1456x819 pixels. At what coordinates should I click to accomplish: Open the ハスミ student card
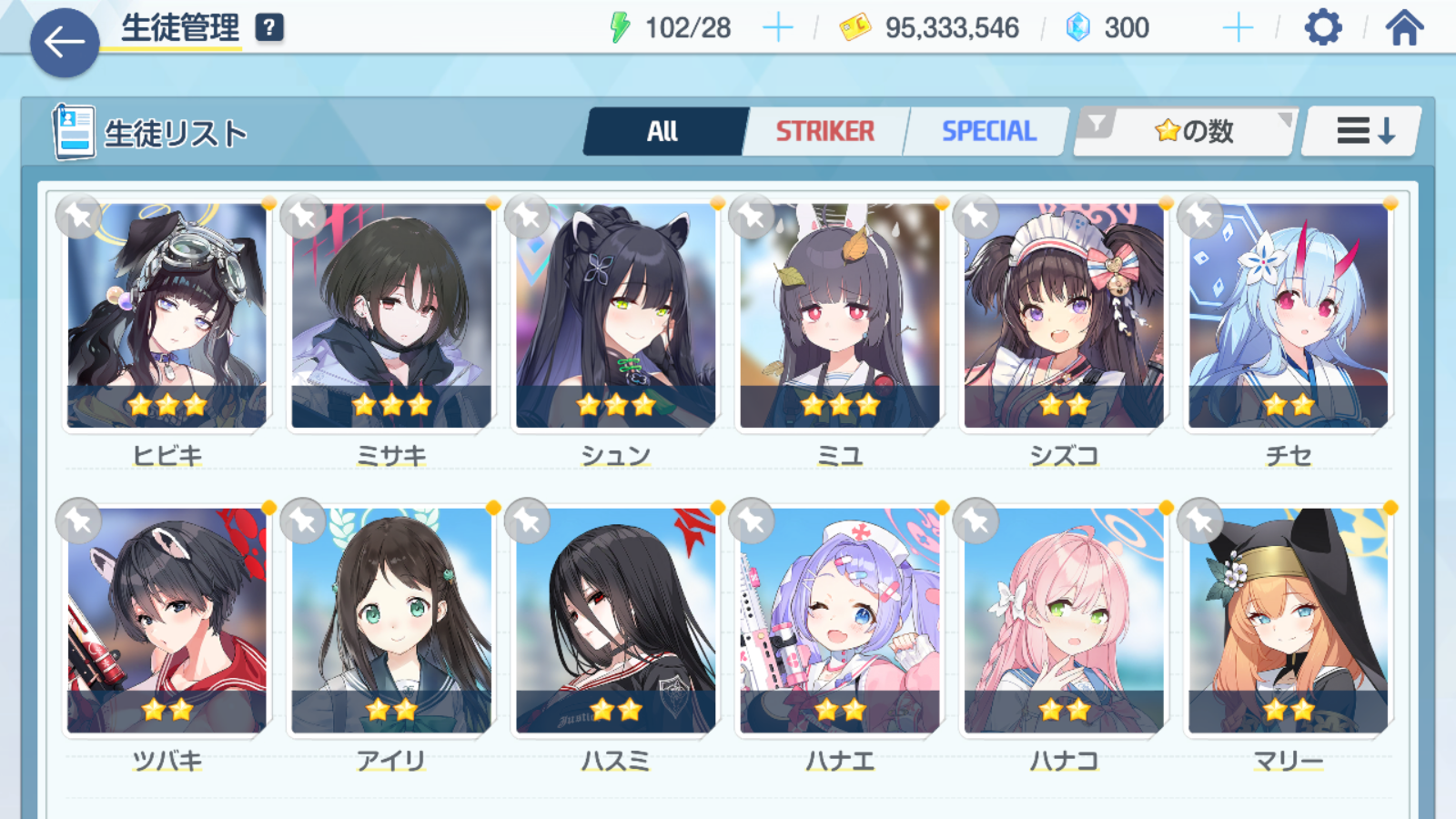tap(616, 621)
